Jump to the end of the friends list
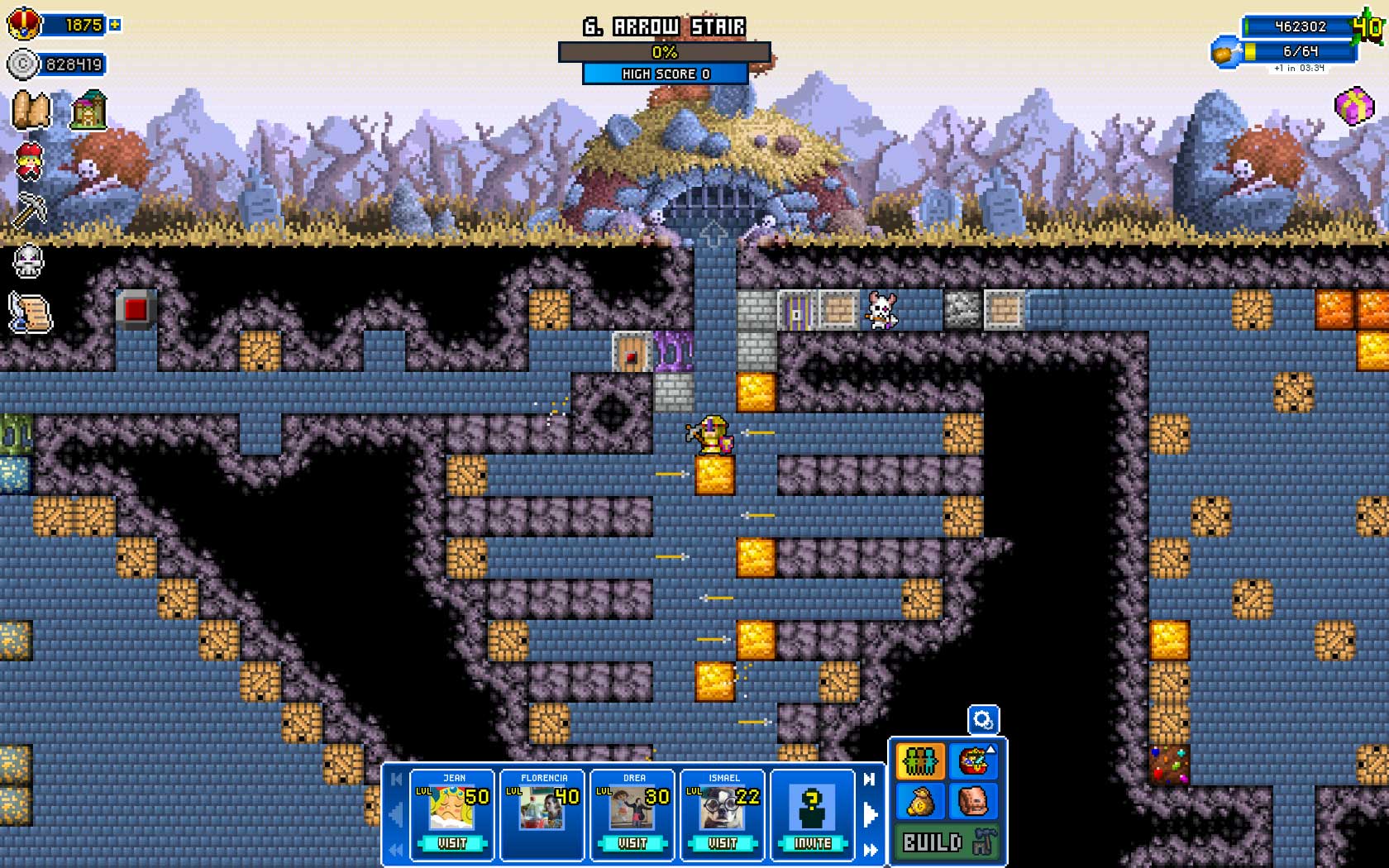This screenshot has width=1389, height=868. pyautogui.click(x=870, y=850)
